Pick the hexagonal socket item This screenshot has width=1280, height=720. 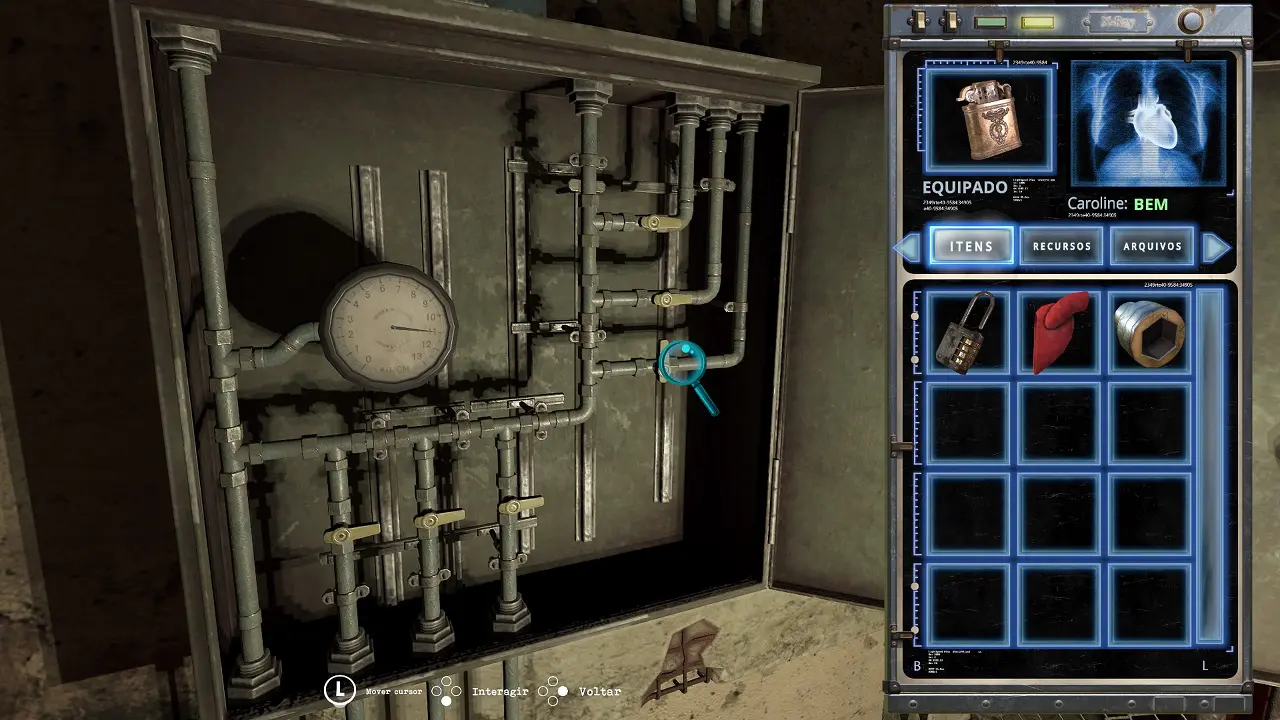1150,333
